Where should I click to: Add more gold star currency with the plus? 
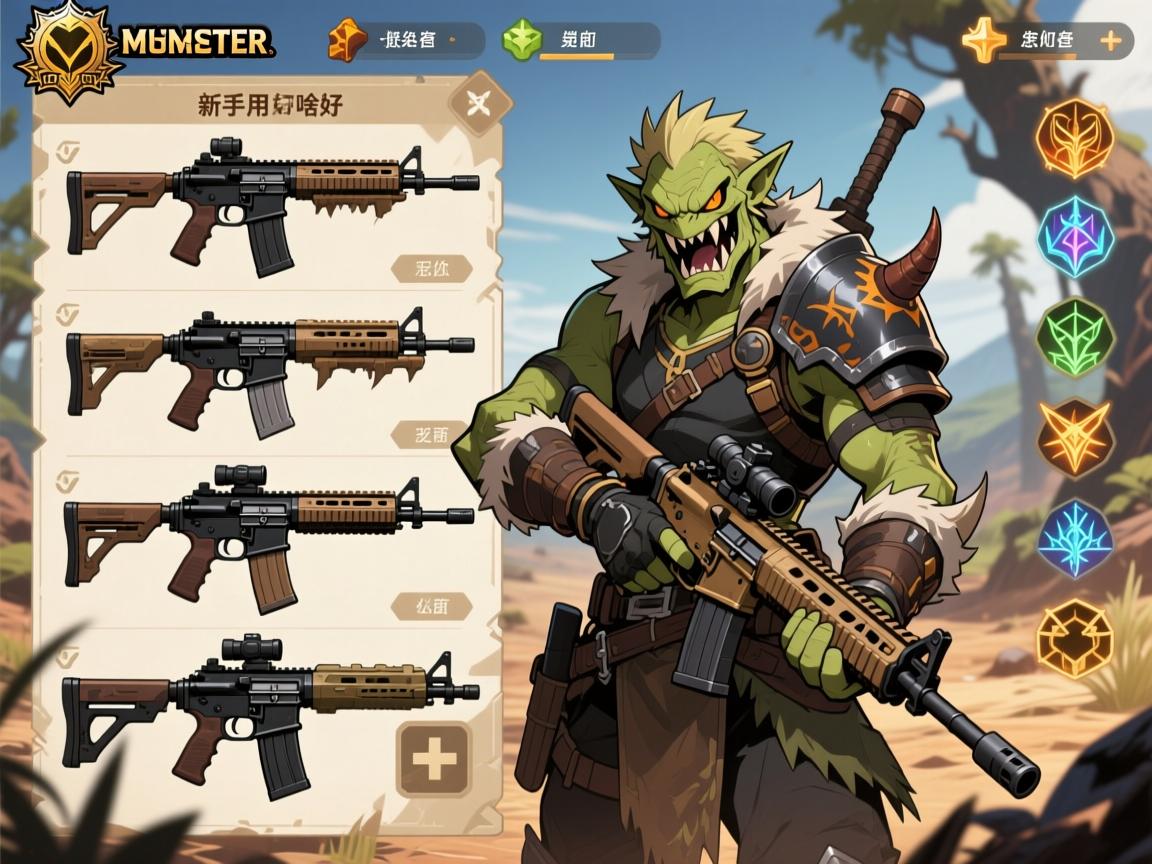pyautogui.click(x=1109, y=41)
